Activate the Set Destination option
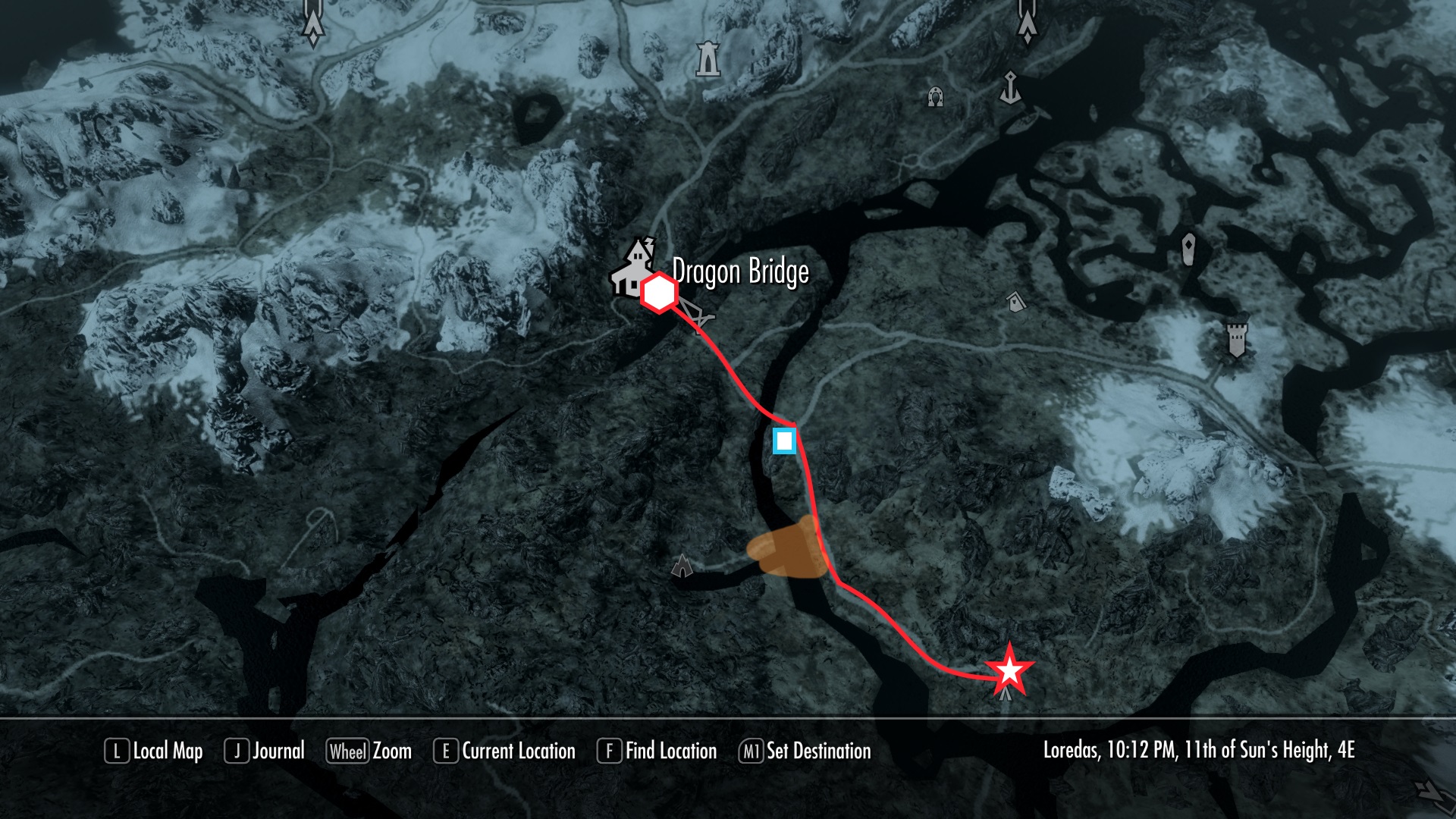 805,752
